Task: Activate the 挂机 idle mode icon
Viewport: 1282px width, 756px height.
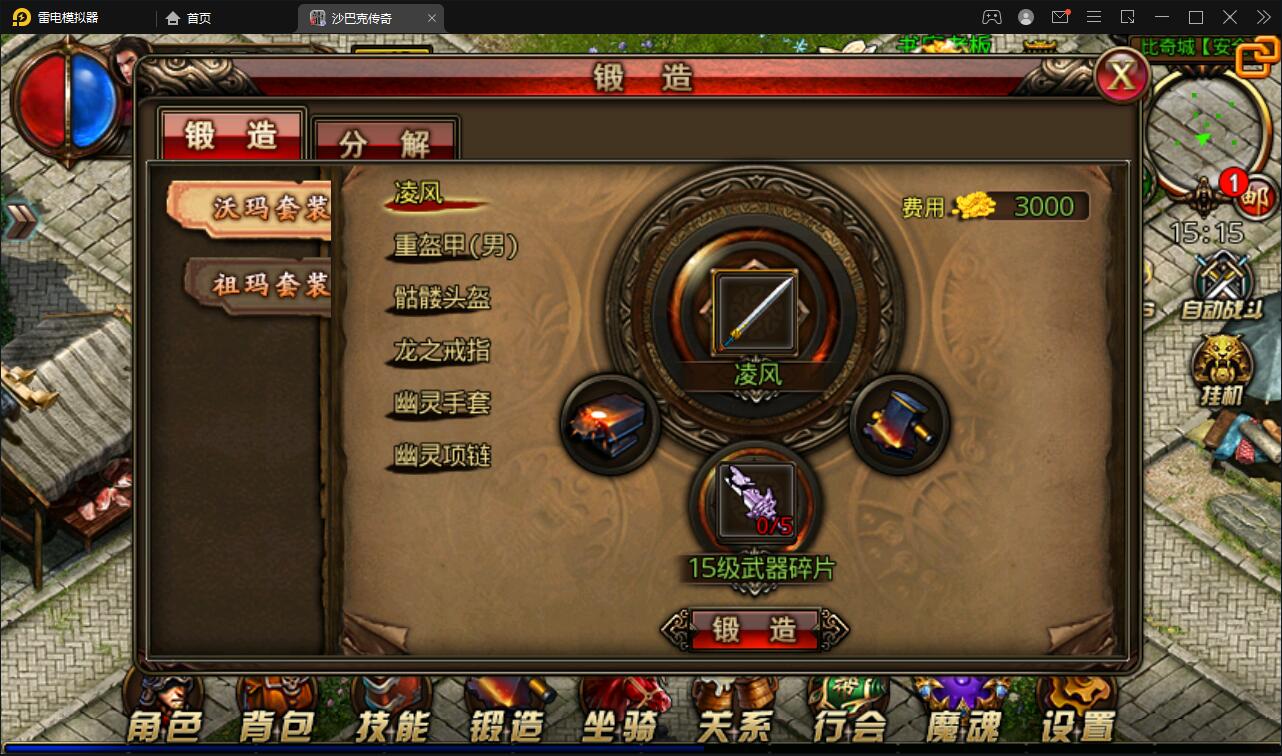Action: coord(1221,370)
